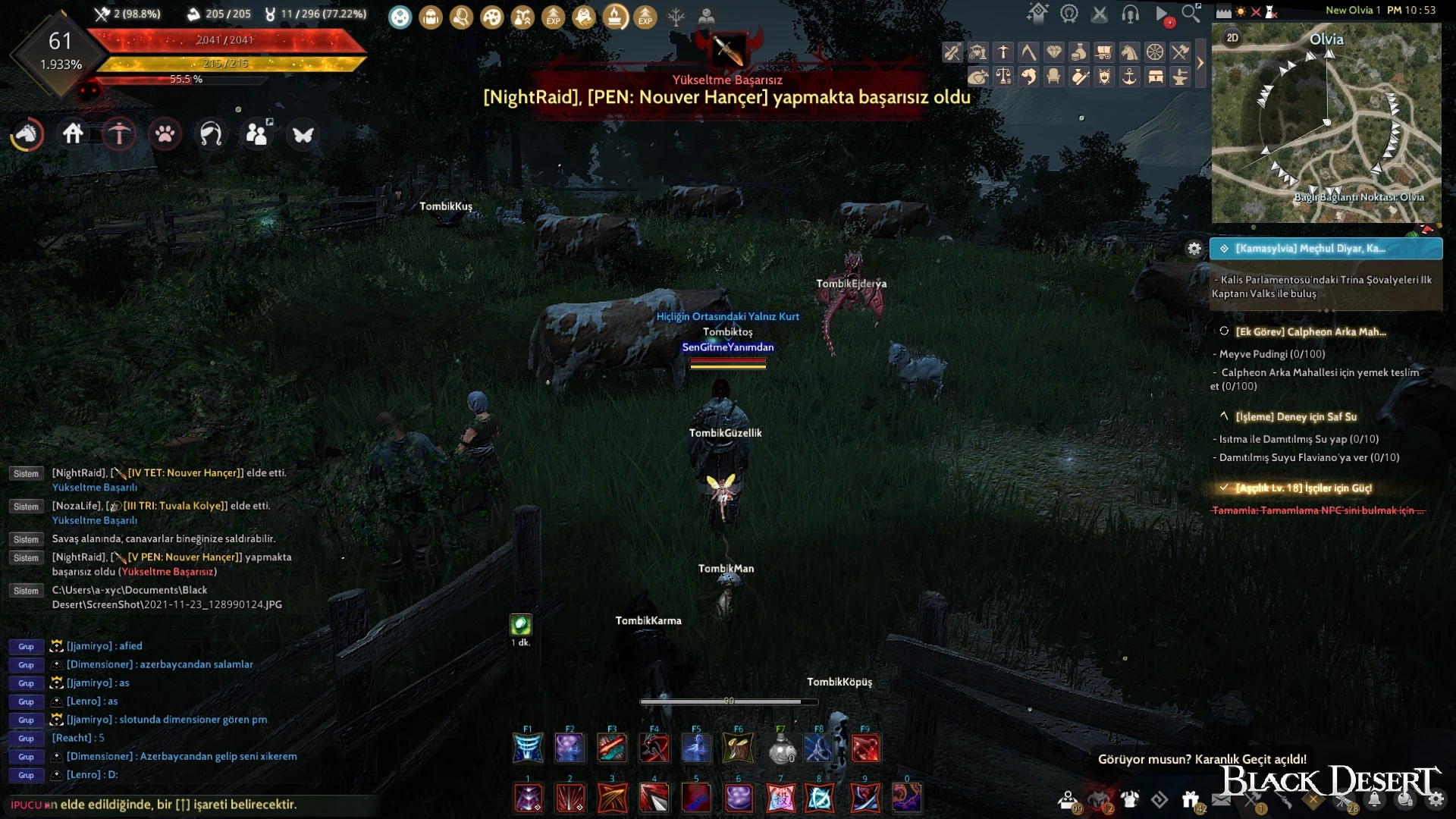Open quest tracker gear settings

(x=1194, y=249)
